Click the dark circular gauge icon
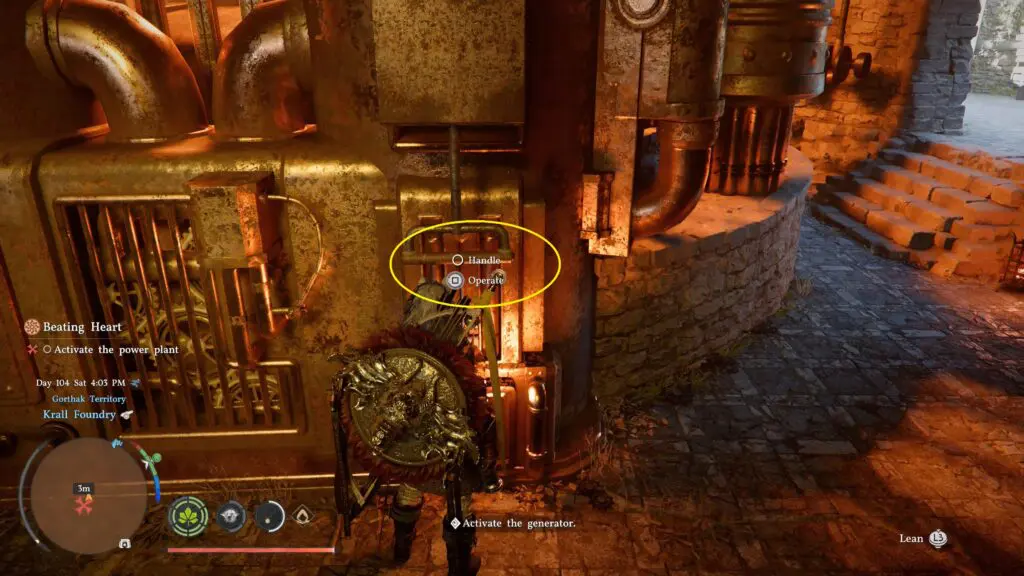This screenshot has height=576, width=1024. (269, 516)
